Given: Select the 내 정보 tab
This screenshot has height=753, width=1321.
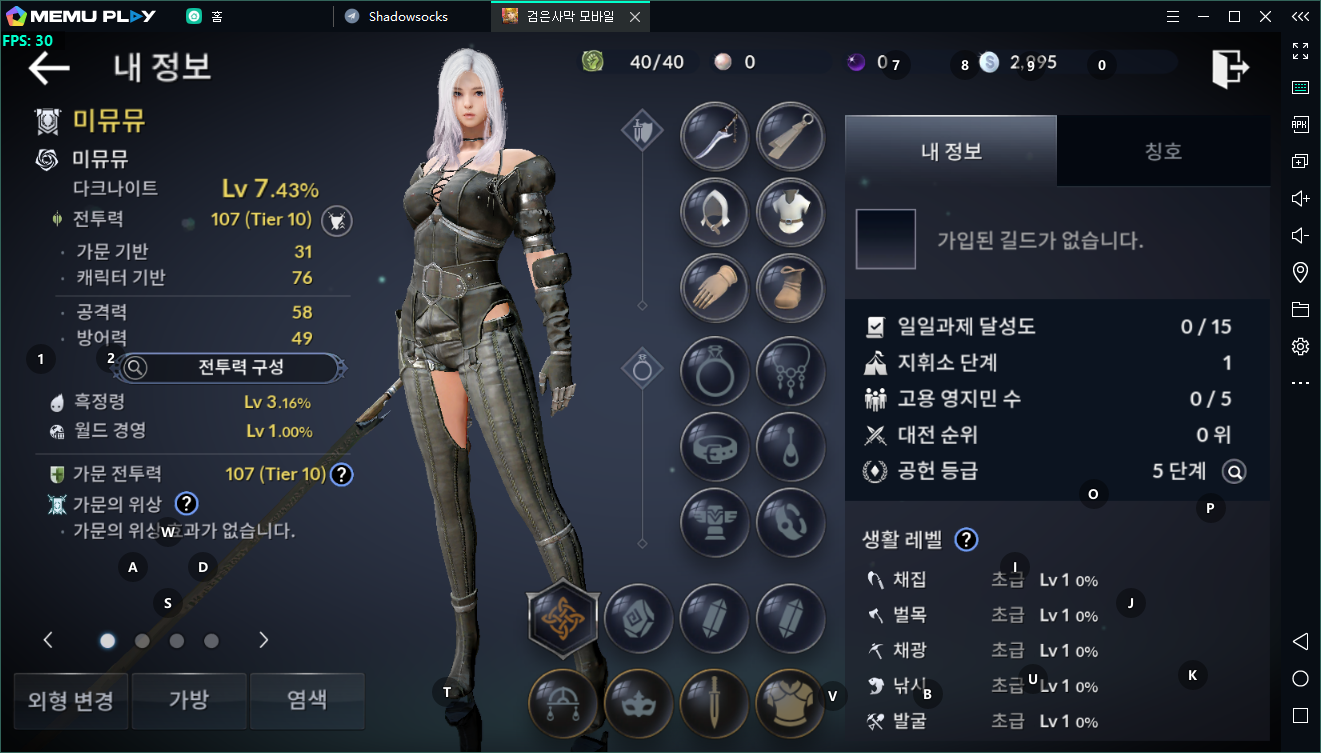Looking at the screenshot, I should 950,151.
